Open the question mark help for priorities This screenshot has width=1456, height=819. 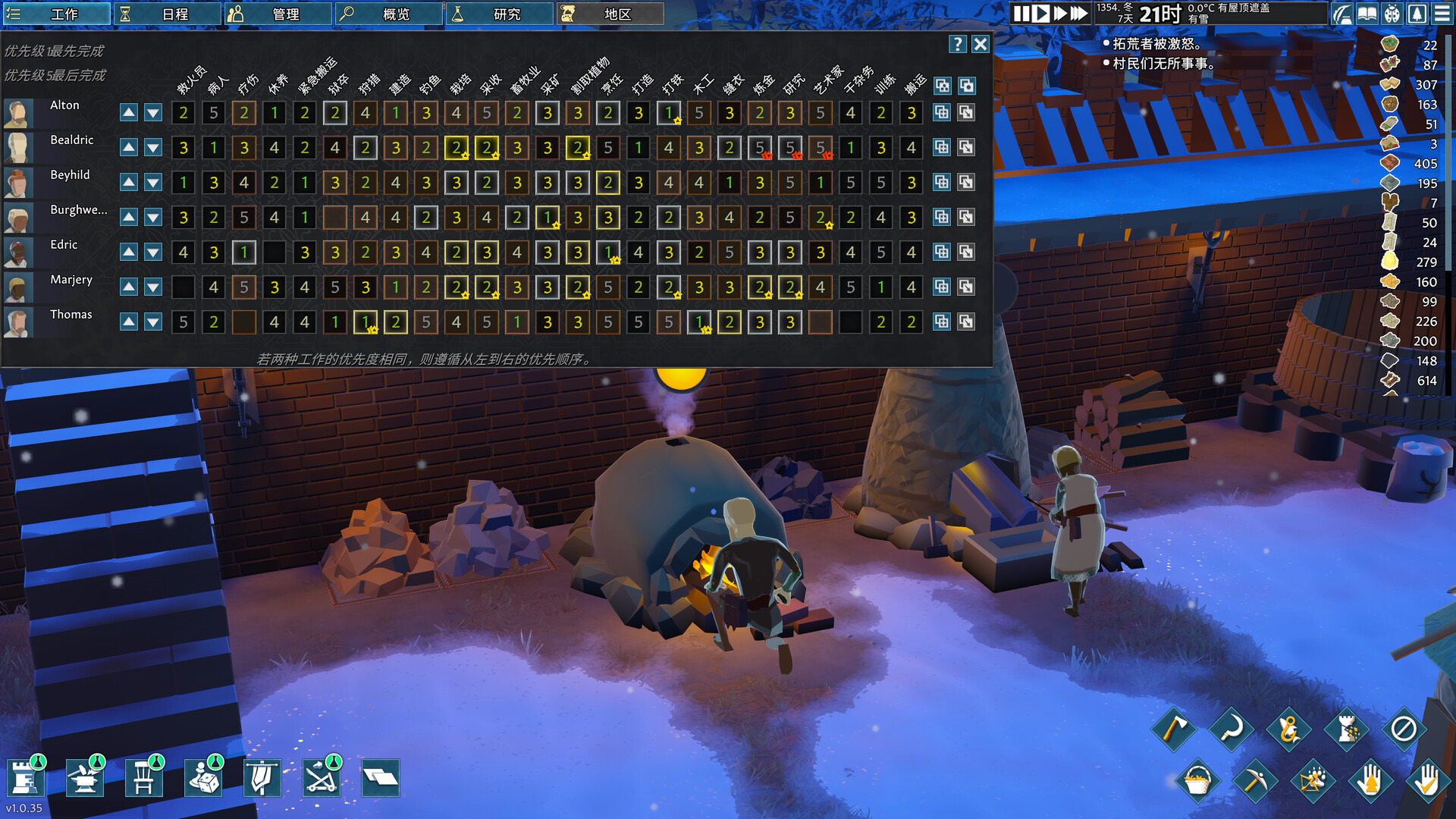tap(958, 44)
